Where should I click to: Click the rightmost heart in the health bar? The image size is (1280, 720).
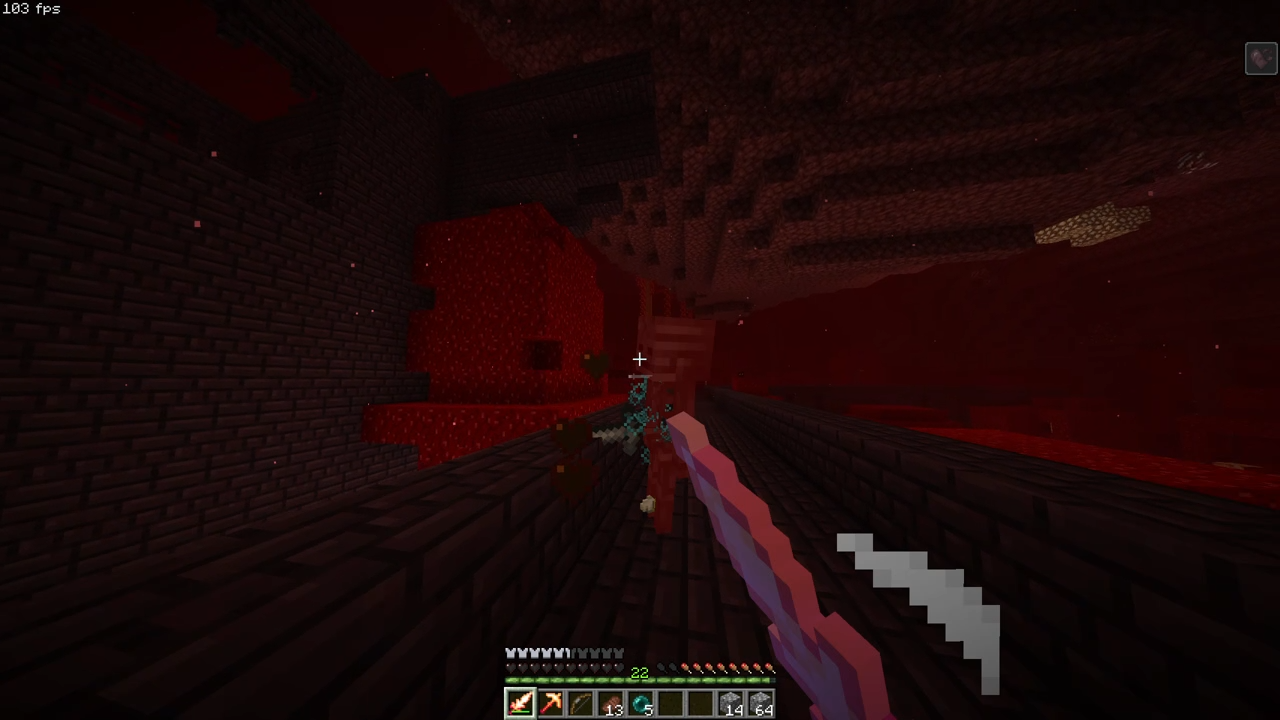tap(618, 667)
